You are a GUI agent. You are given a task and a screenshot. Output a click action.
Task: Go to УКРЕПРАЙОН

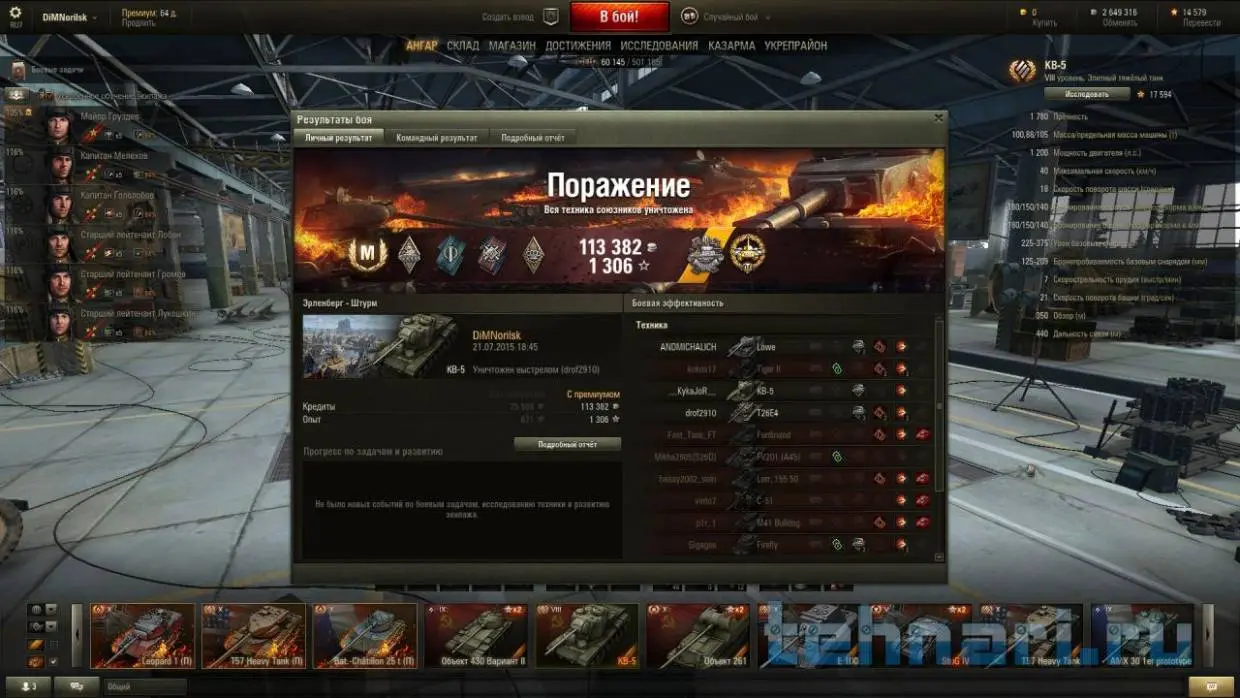tap(795, 46)
